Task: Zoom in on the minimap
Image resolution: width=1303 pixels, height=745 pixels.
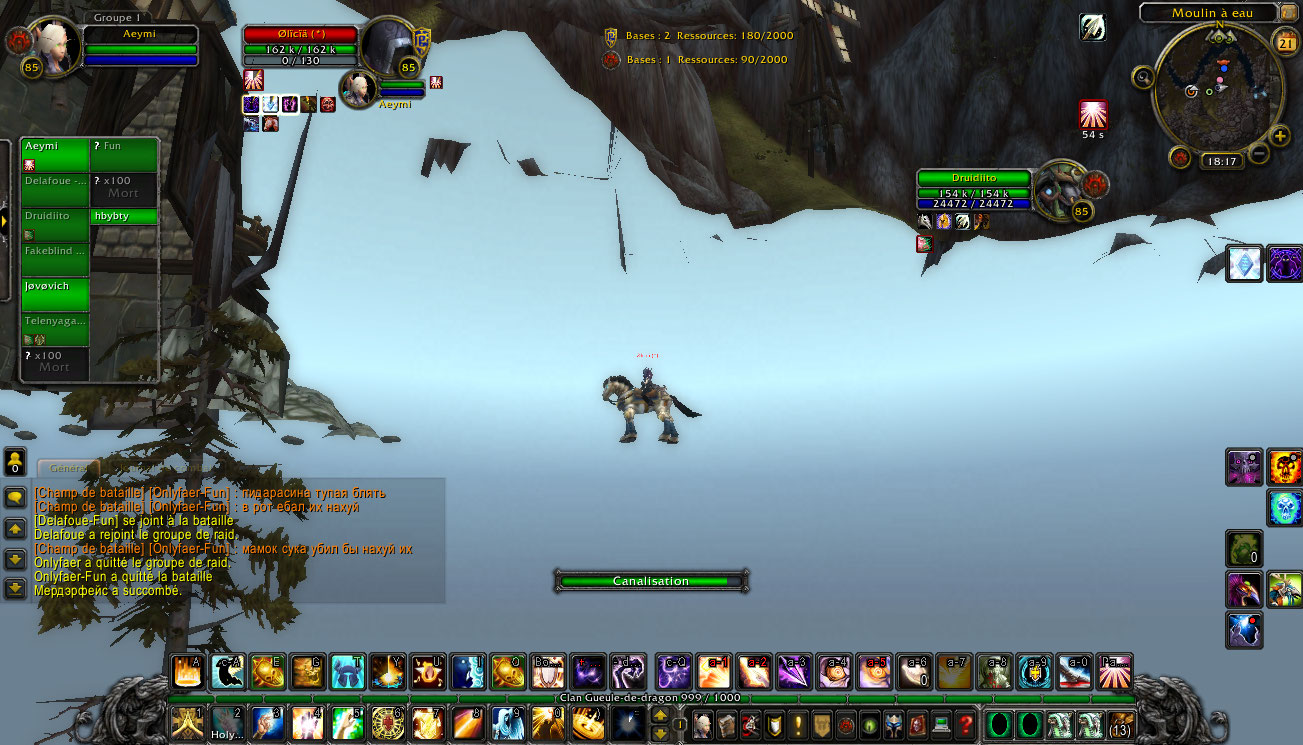Action: [x=1280, y=136]
